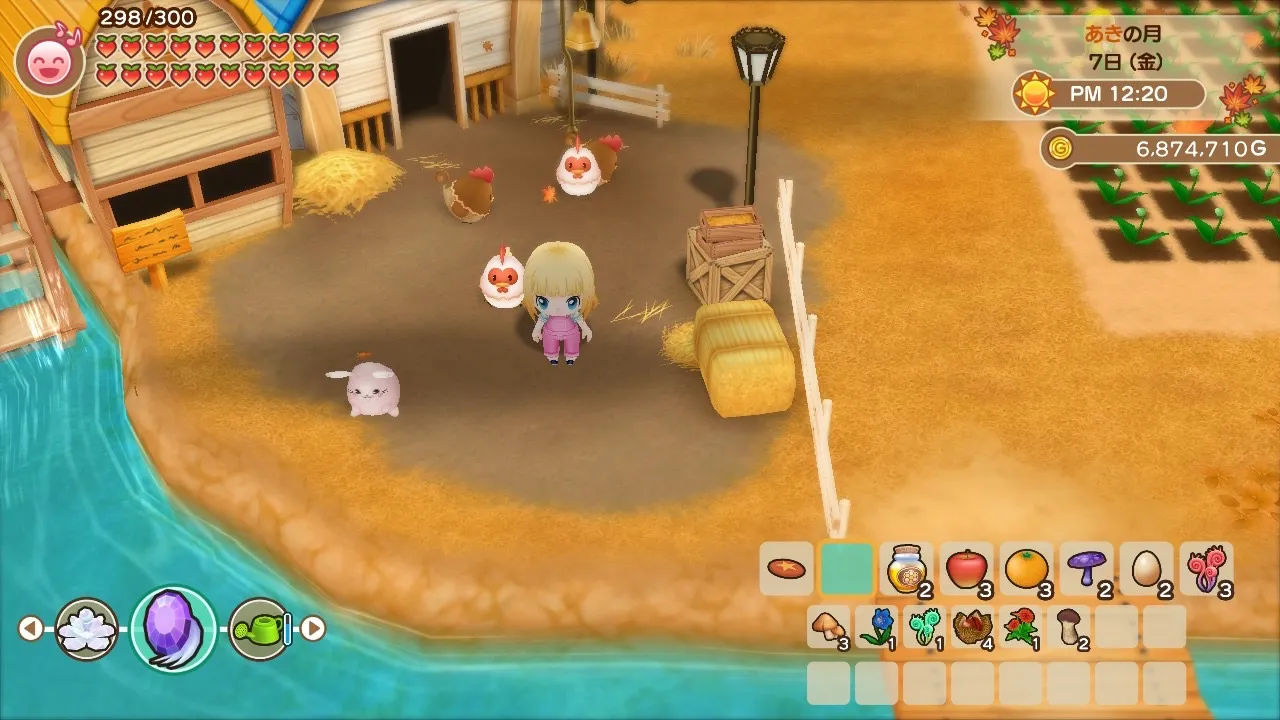This screenshot has height=720, width=1280.
Task: Select the orange fruit slot
Action: pos(1026,569)
